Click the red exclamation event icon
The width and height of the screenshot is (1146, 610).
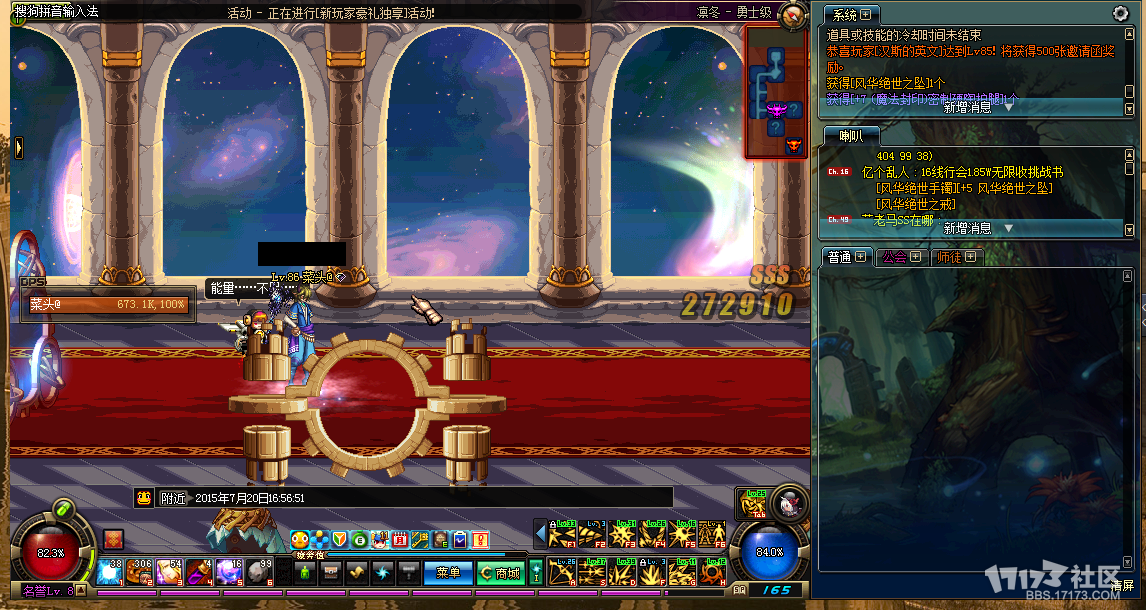click(480, 540)
